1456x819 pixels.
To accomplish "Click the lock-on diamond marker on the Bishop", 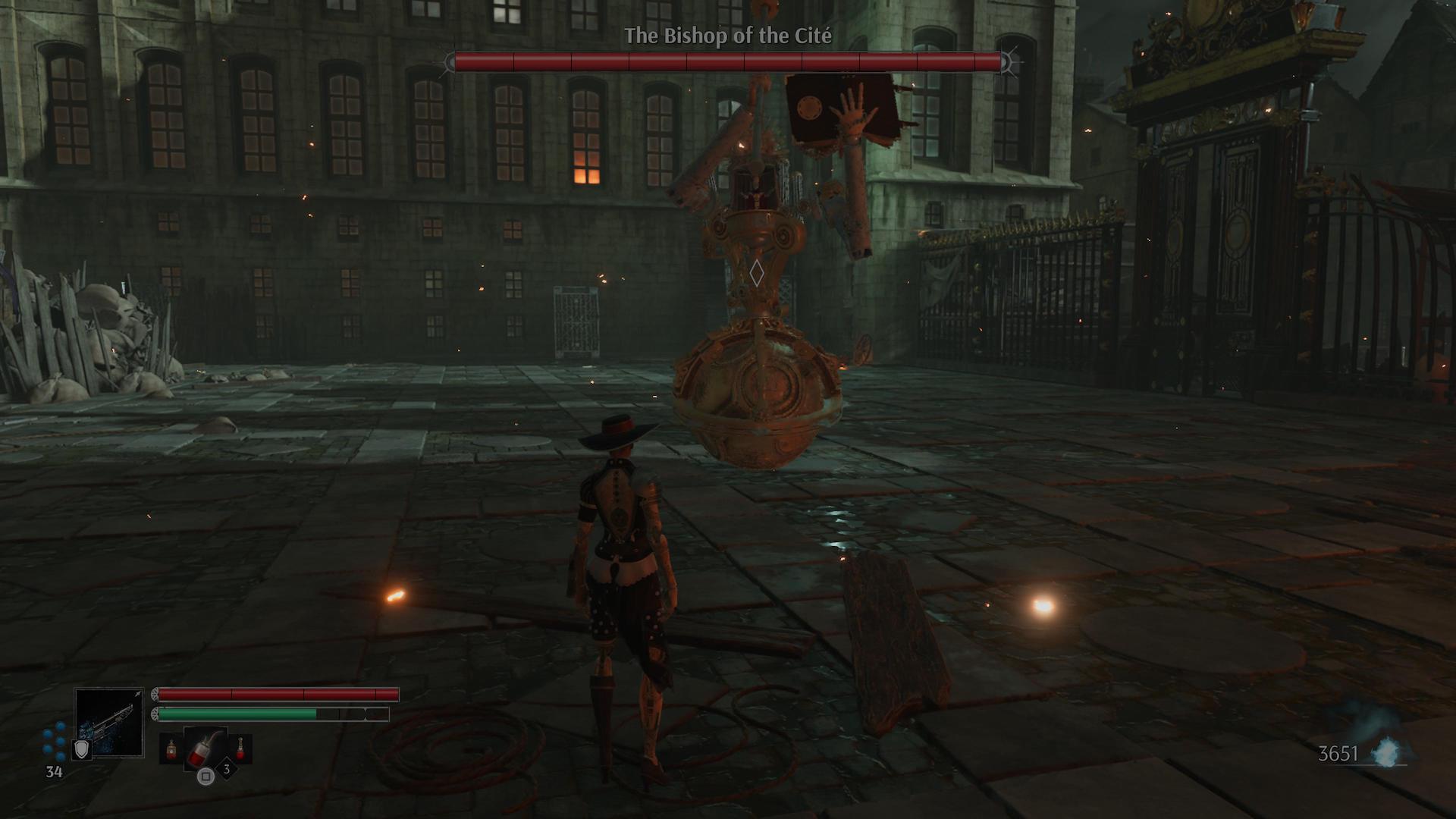I will tap(756, 273).
